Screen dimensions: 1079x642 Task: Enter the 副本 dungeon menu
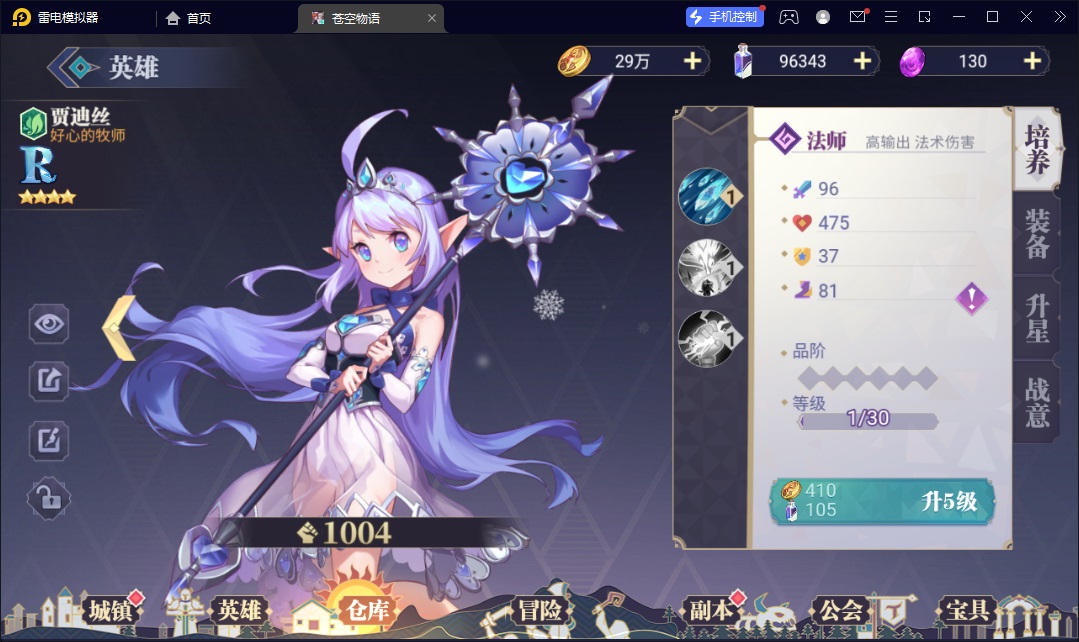711,610
